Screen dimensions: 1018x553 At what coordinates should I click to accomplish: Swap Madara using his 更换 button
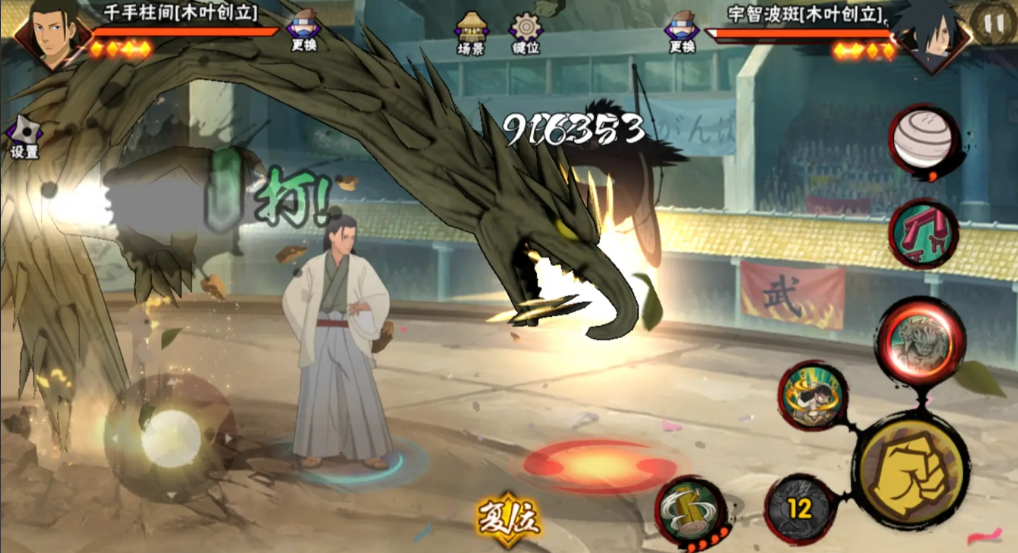coord(682,31)
